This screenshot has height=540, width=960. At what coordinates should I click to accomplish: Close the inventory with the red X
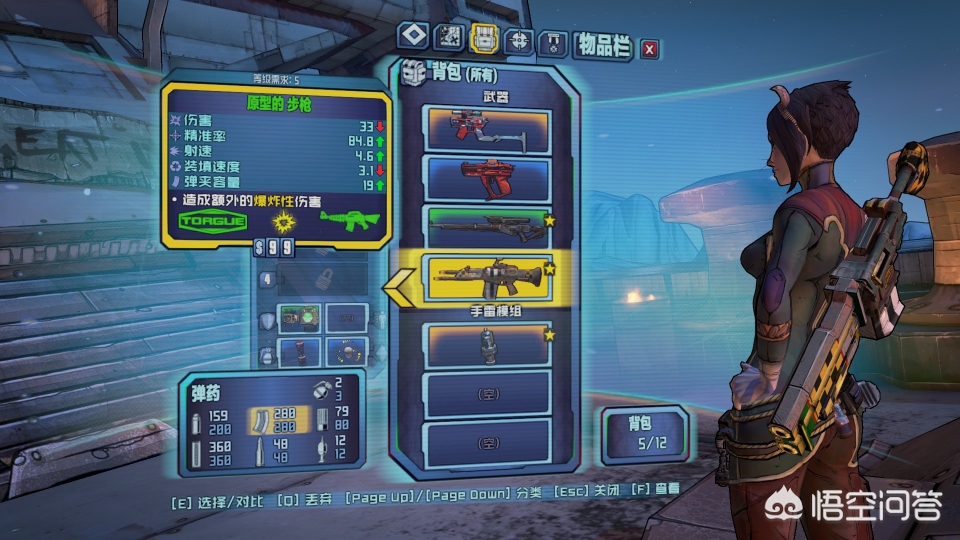pyautogui.click(x=650, y=47)
